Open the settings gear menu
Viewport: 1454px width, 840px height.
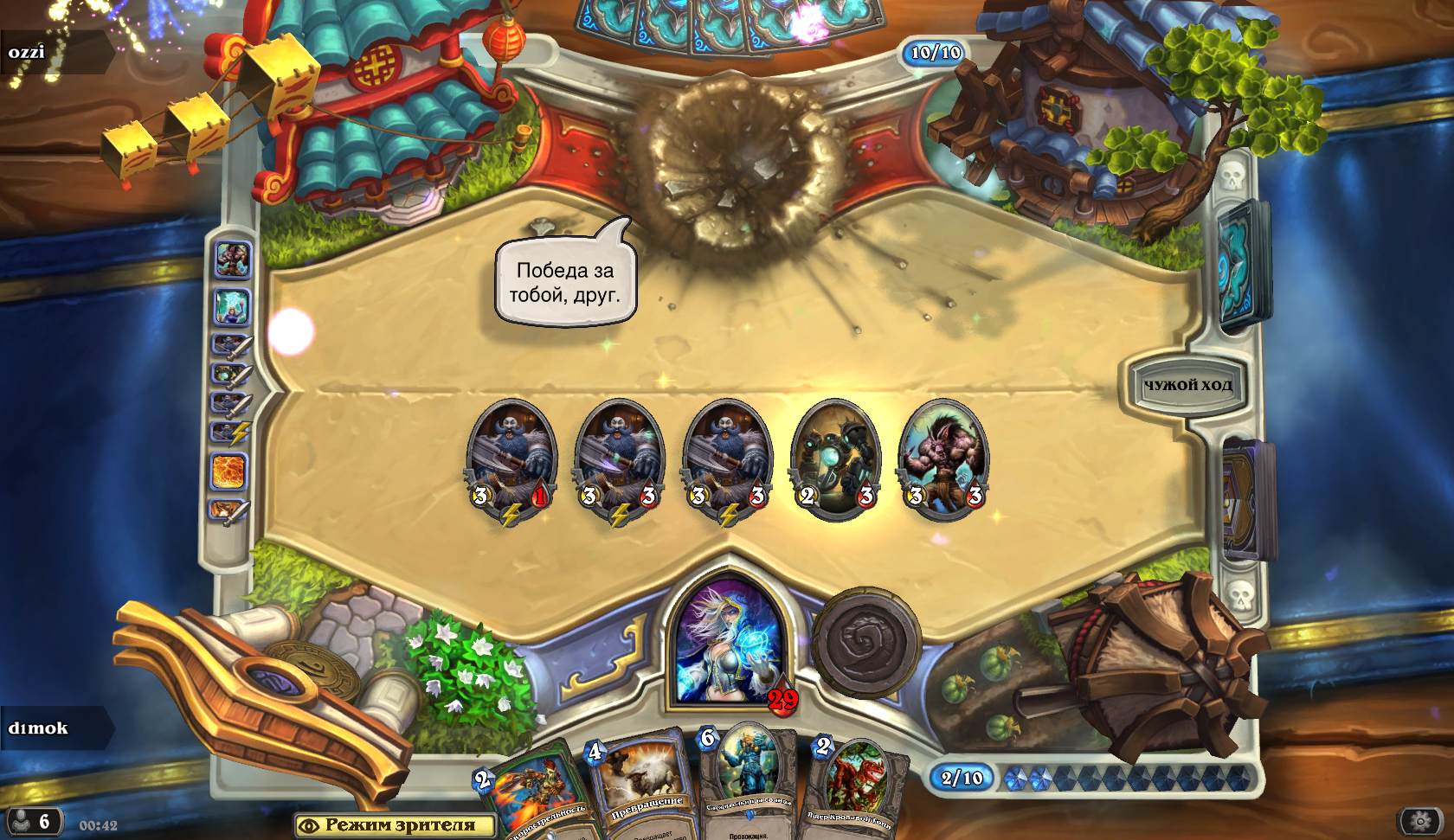(x=1420, y=820)
